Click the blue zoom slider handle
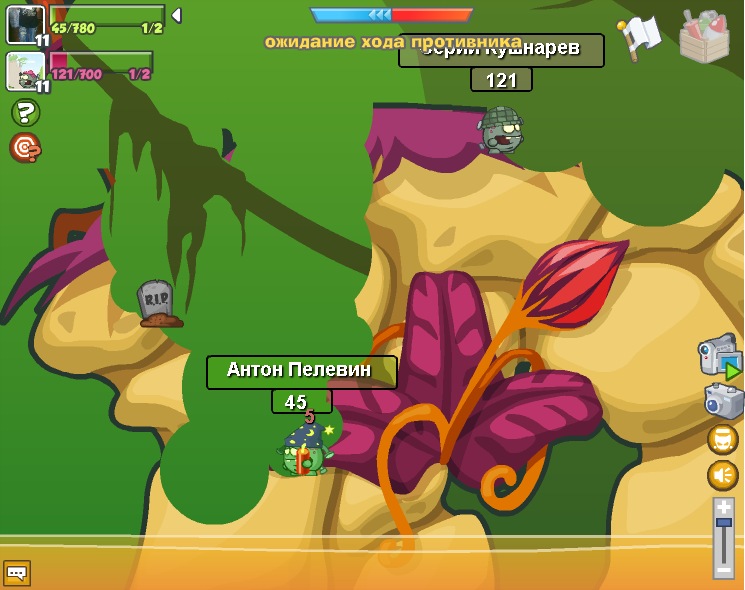The width and height of the screenshot is (745, 590). point(723,522)
